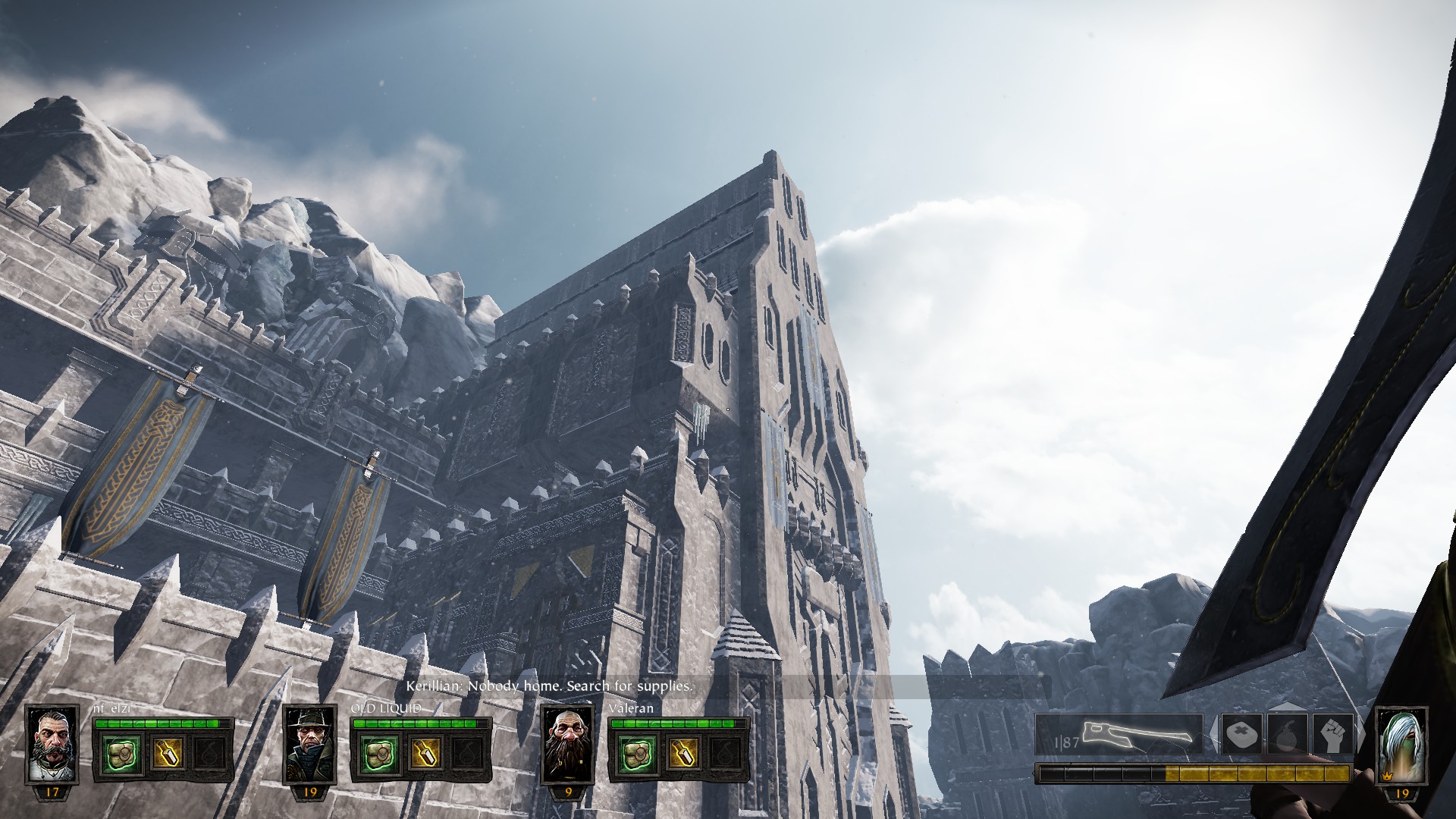The image size is (1456, 819).
Task: Click the hooded elf player portrait
Action: (x=1401, y=745)
